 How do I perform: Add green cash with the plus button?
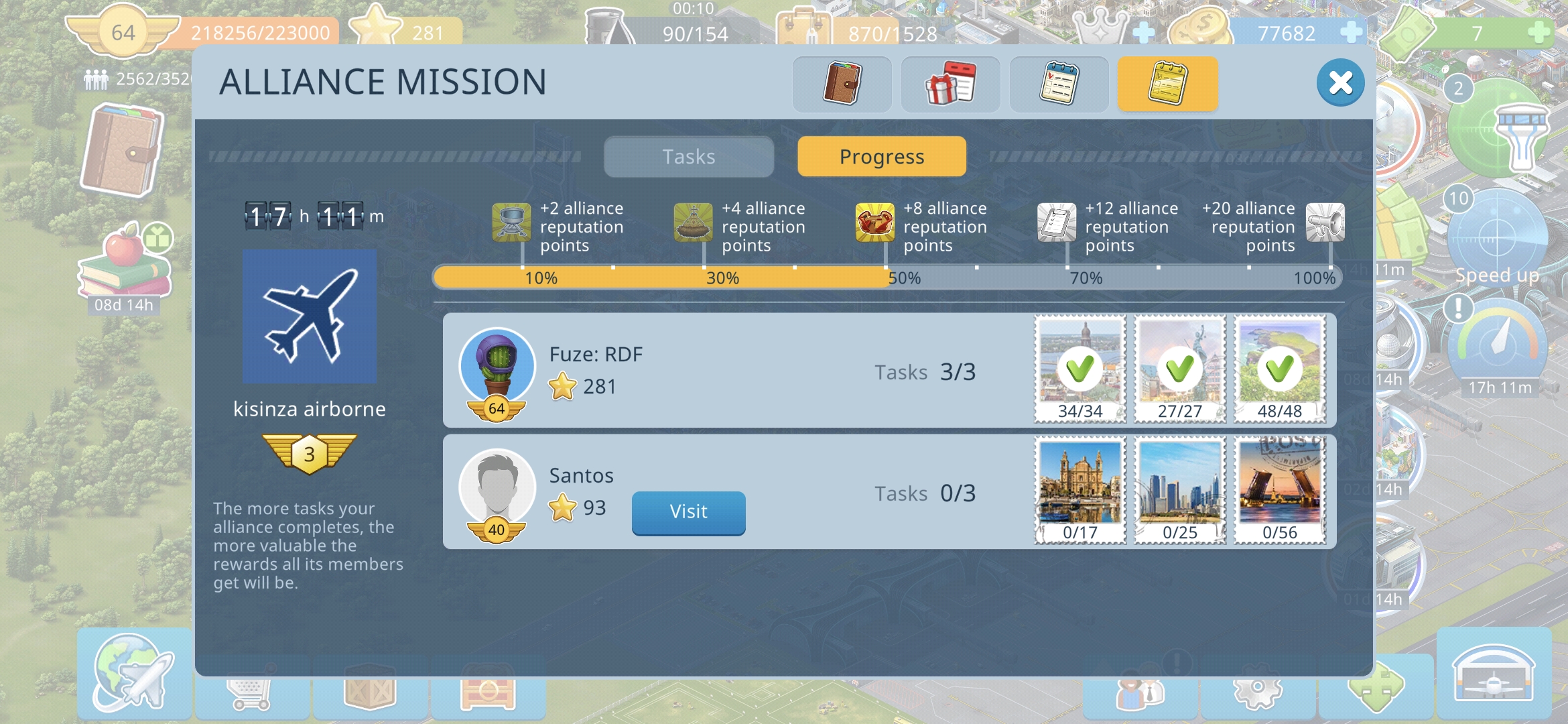tap(1541, 32)
